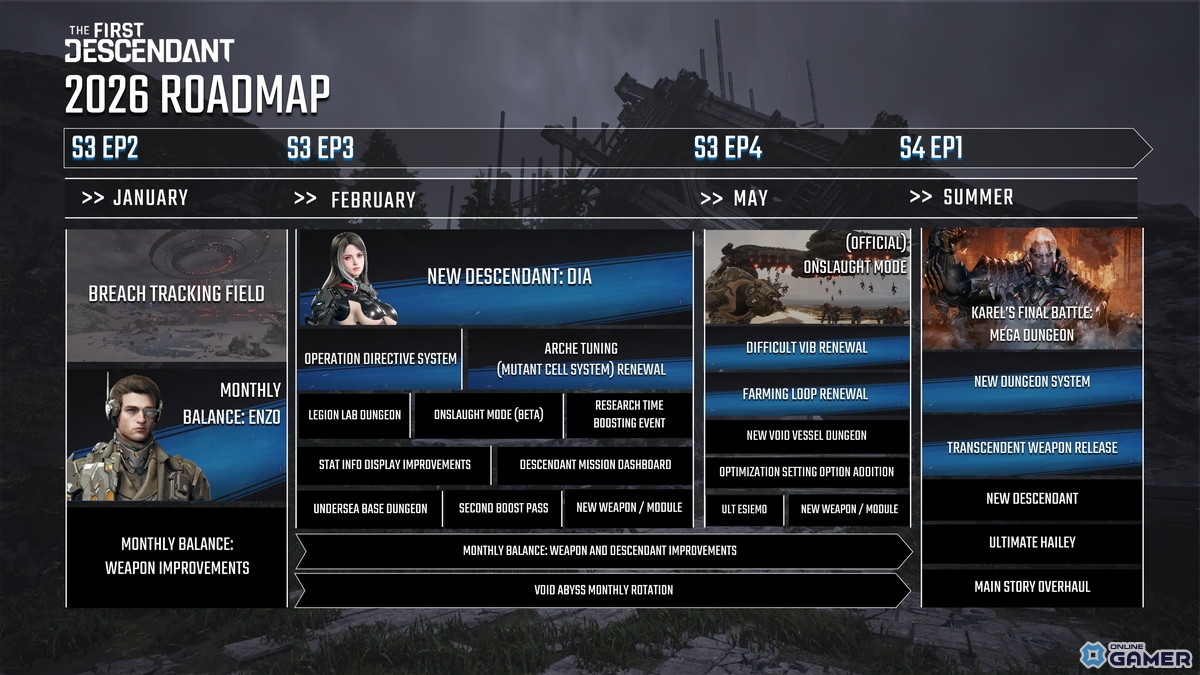
Task: Open Stat Info Display Improvements entry
Action: pyautogui.click(x=394, y=465)
